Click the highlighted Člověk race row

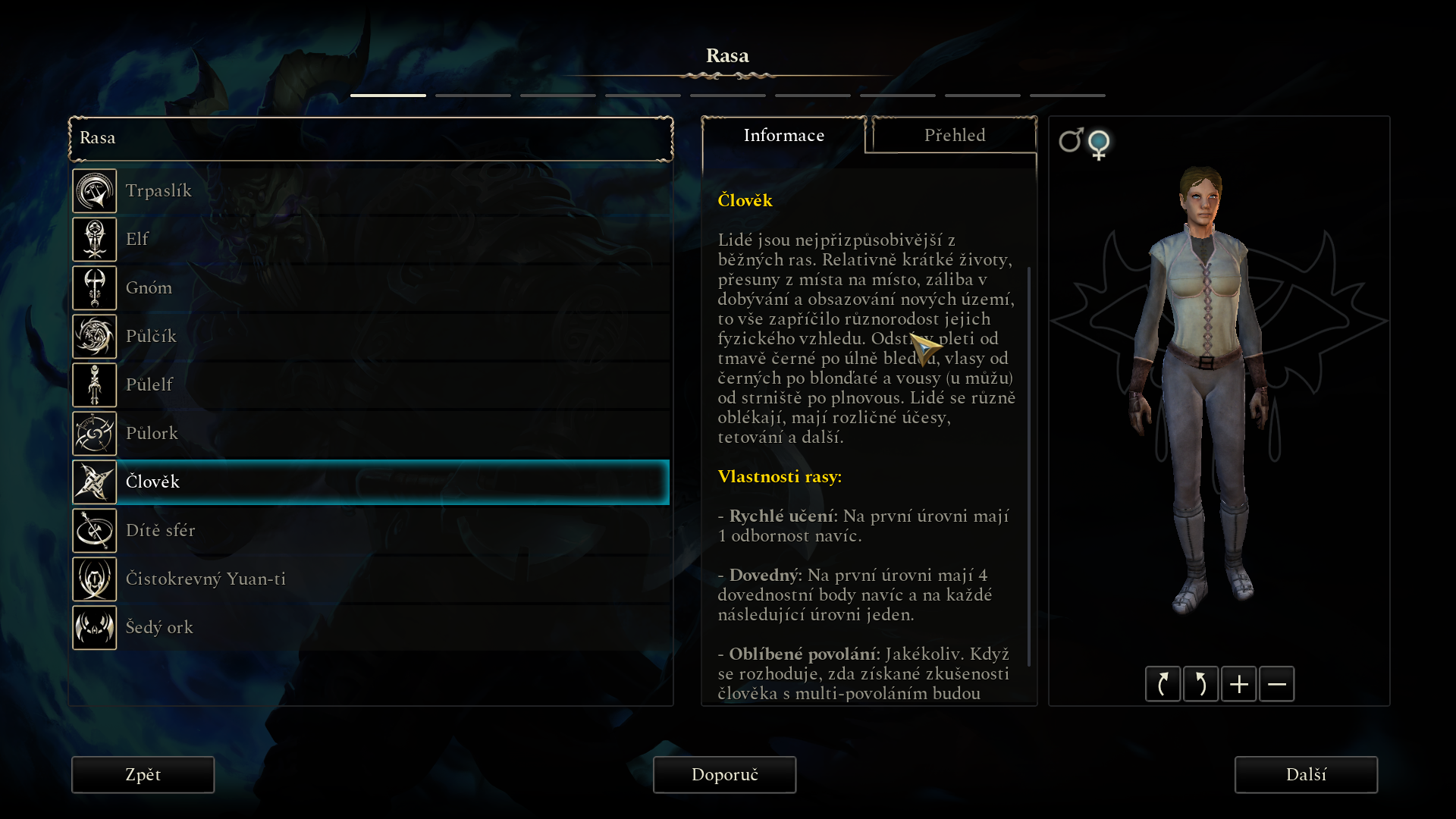click(370, 482)
